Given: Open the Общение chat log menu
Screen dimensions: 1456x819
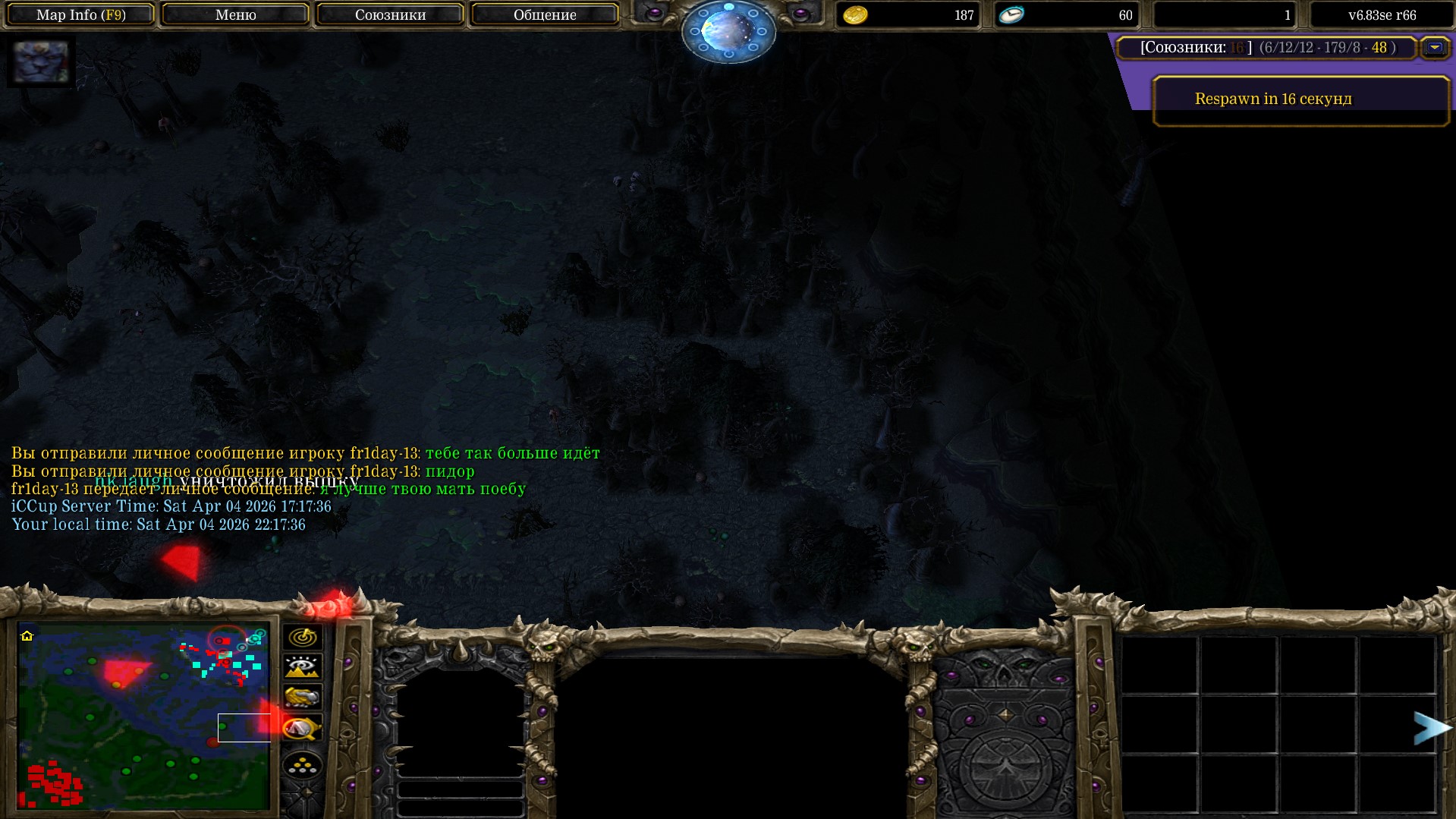Looking at the screenshot, I should [x=545, y=14].
